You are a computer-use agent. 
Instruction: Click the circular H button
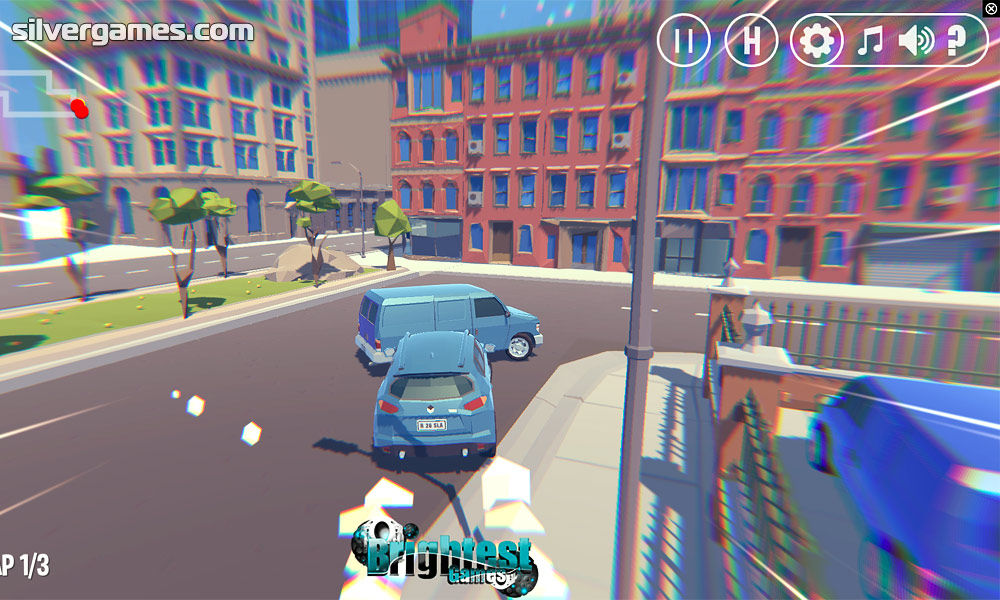point(751,41)
